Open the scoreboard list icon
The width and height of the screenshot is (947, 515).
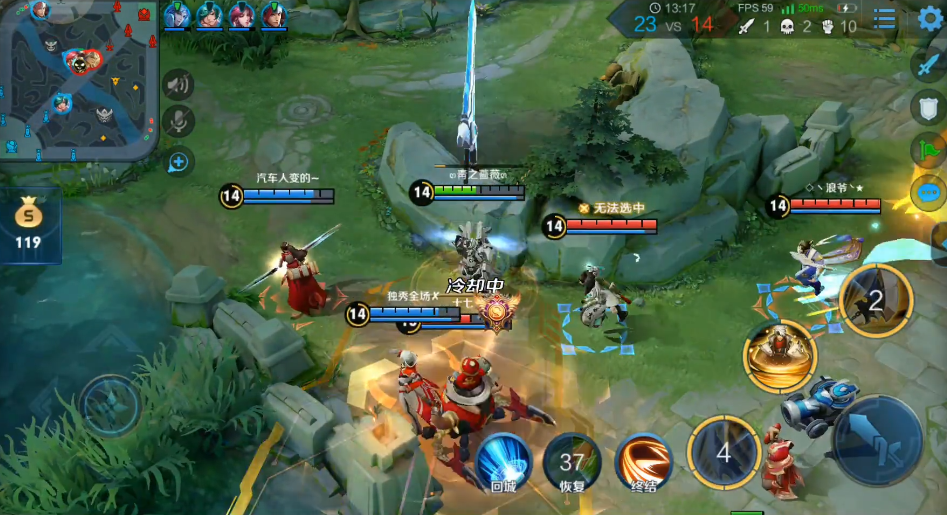coord(884,18)
